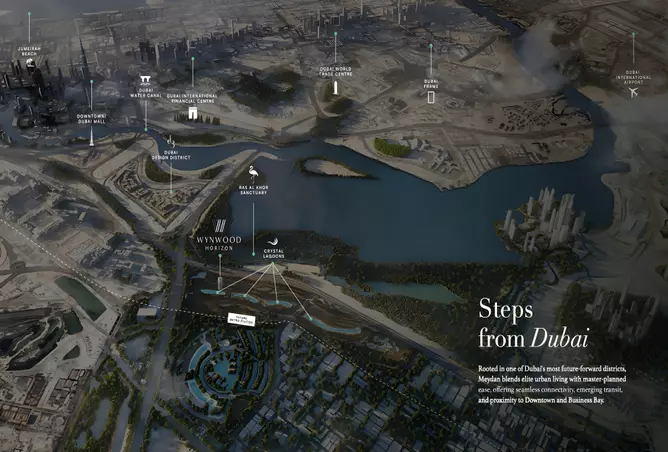
Task: Select the Dubai World Trade Centre marker
Action: point(335,87)
